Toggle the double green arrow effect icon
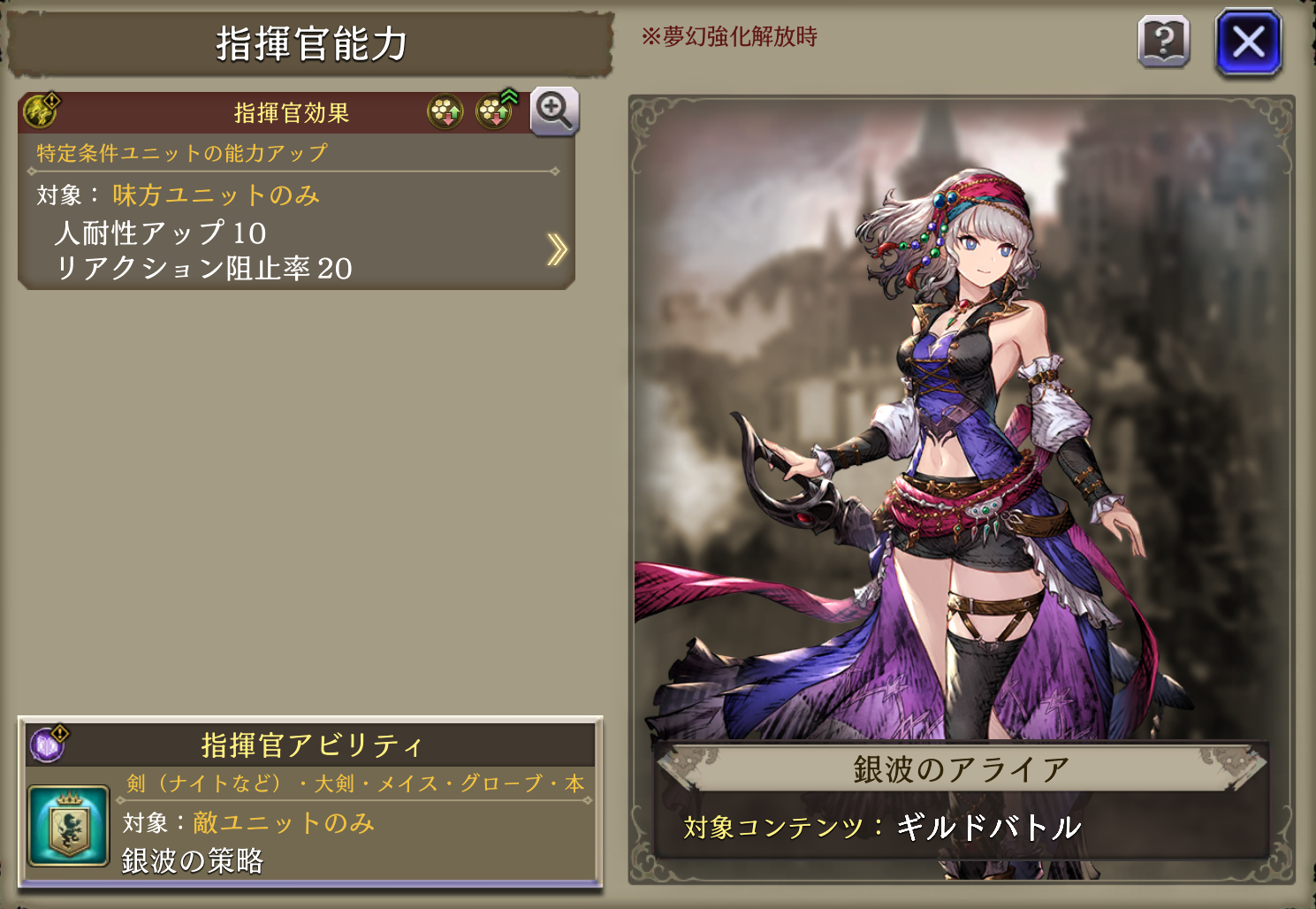The width and height of the screenshot is (1316, 909). pos(496,111)
